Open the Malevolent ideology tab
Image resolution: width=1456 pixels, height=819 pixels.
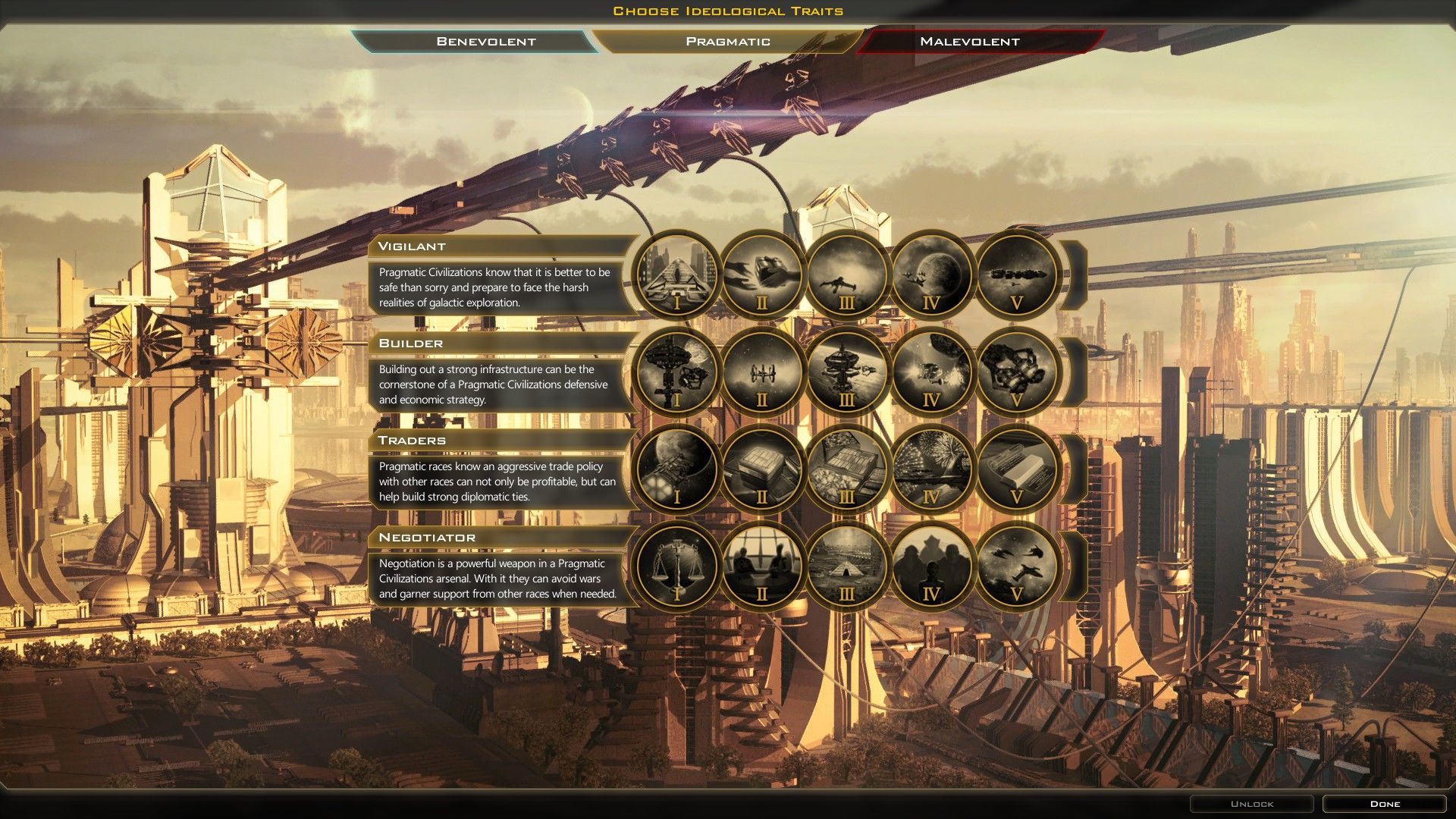point(970,42)
